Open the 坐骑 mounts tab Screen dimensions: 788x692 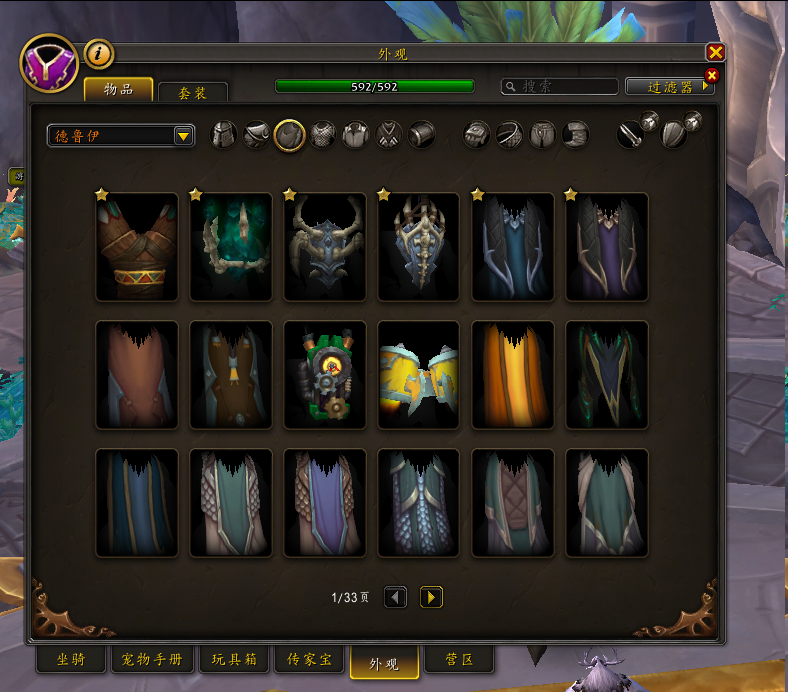click(70, 661)
